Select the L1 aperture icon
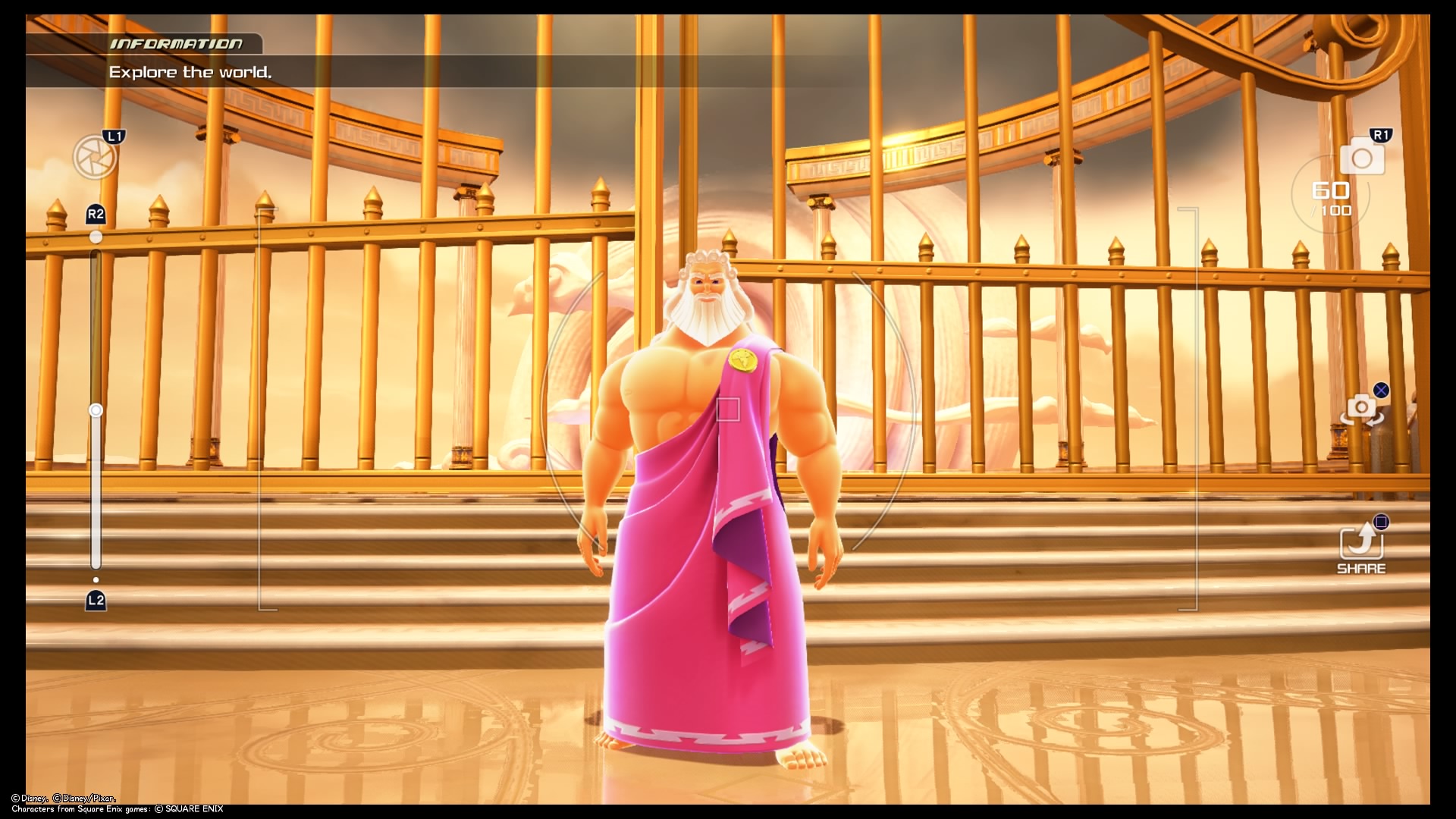The height and width of the screenshot is (819, 1456). pyautogui.click(x=96, y=158)
